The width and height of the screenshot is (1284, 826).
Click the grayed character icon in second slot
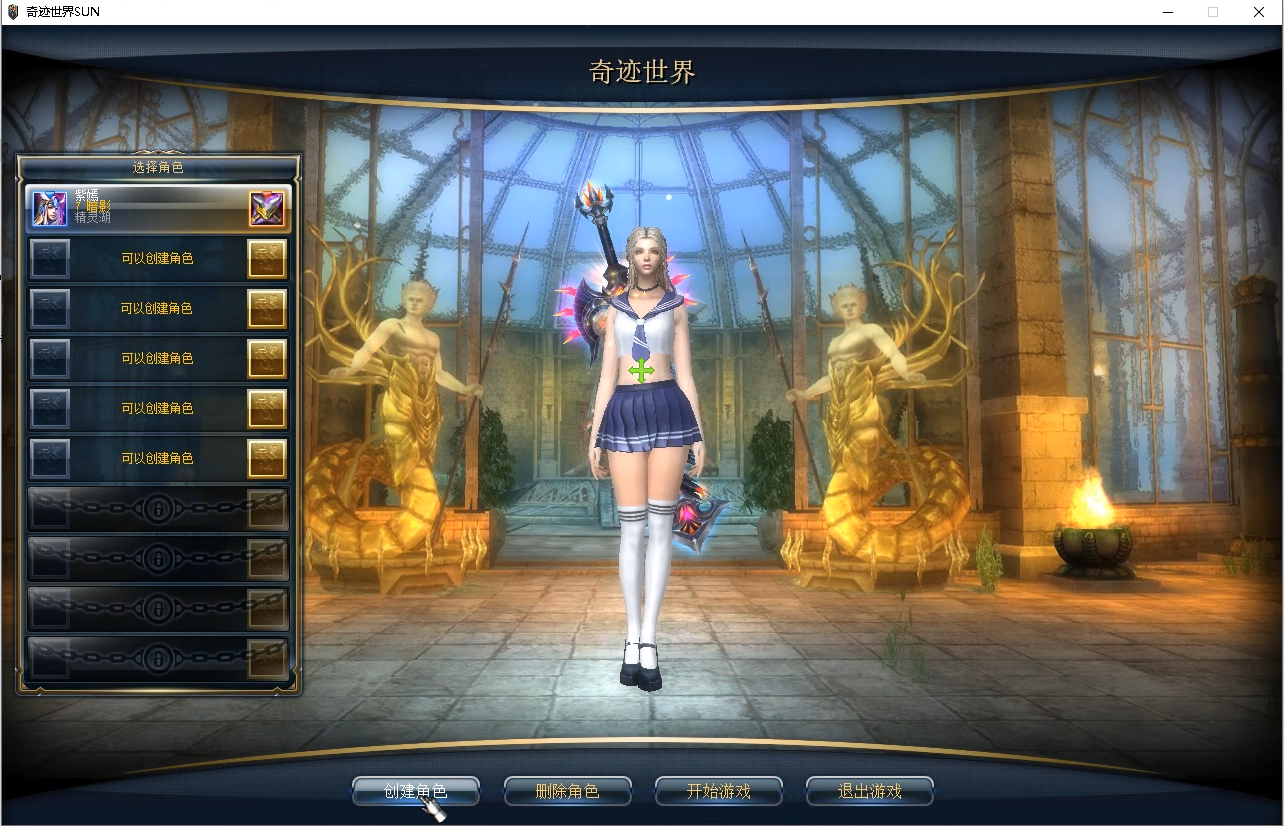pyautogui.click(x=49, y=258)
